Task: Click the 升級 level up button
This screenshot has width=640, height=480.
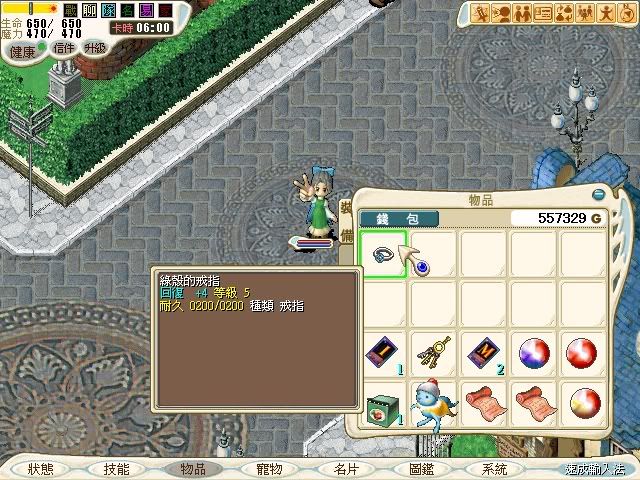Action: point(97,47)
